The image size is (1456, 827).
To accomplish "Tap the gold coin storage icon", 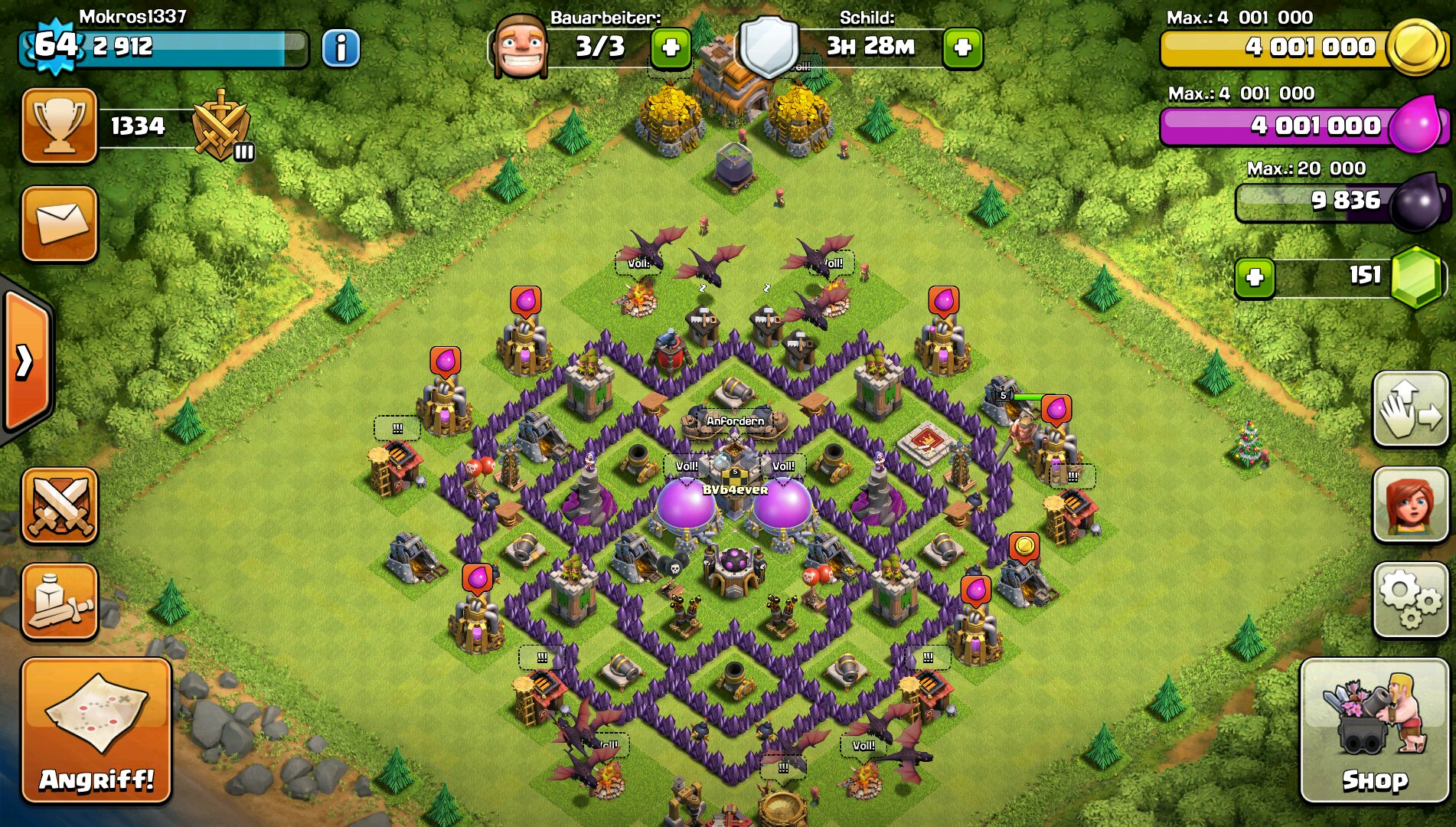I will click(x=1415, y=47).
